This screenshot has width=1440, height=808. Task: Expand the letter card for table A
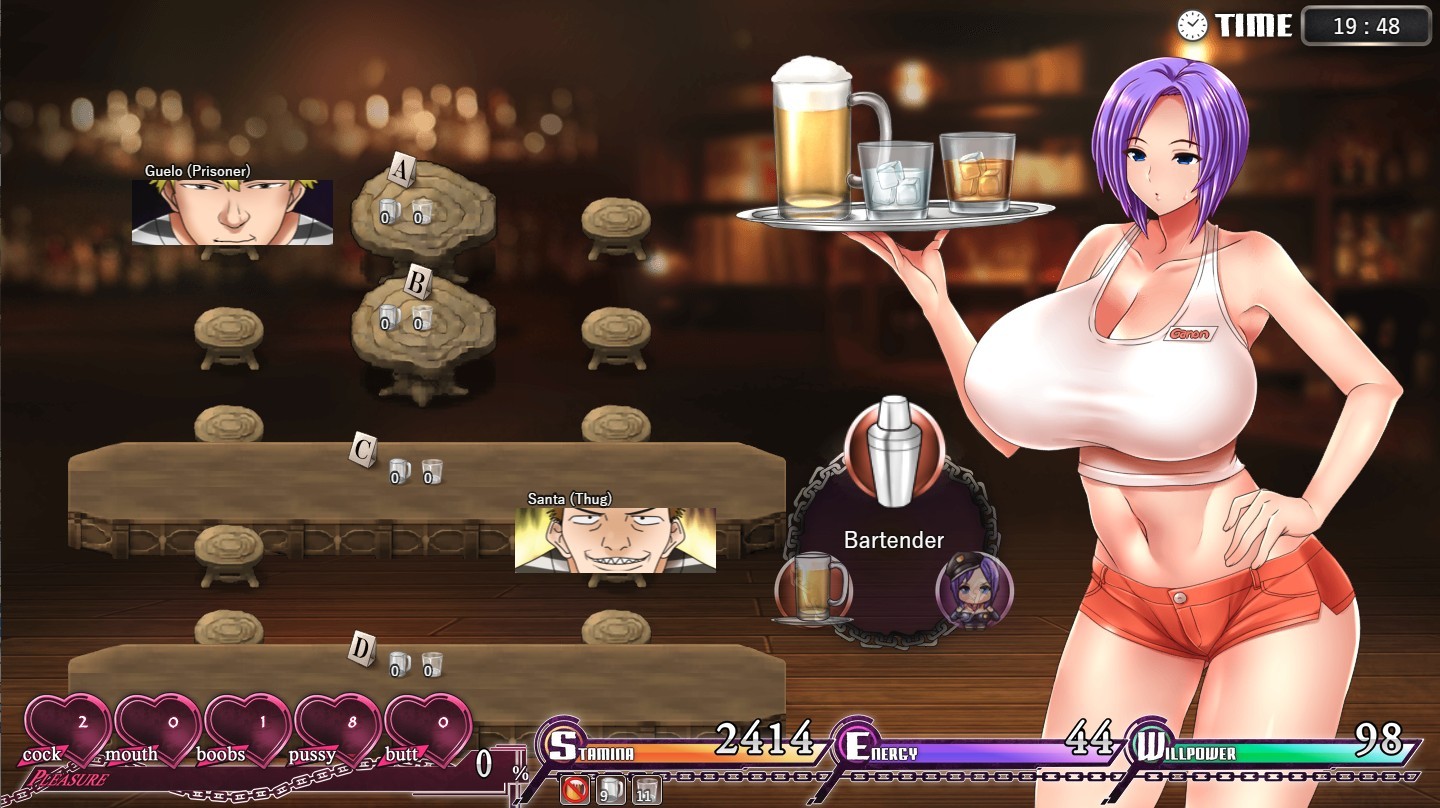(403, 168)
